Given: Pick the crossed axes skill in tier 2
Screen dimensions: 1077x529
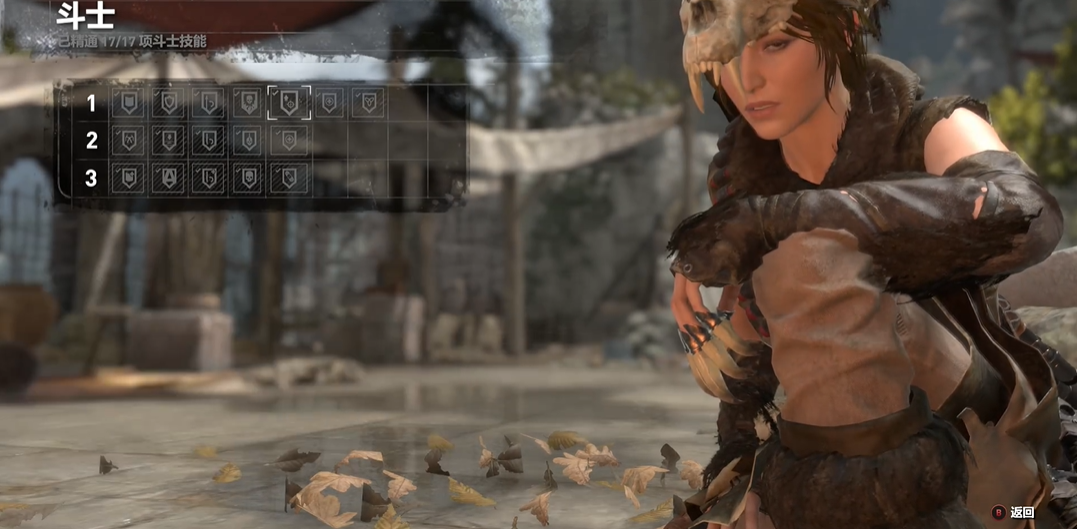Looking at the screenshot, I should [x=128, y=140].
